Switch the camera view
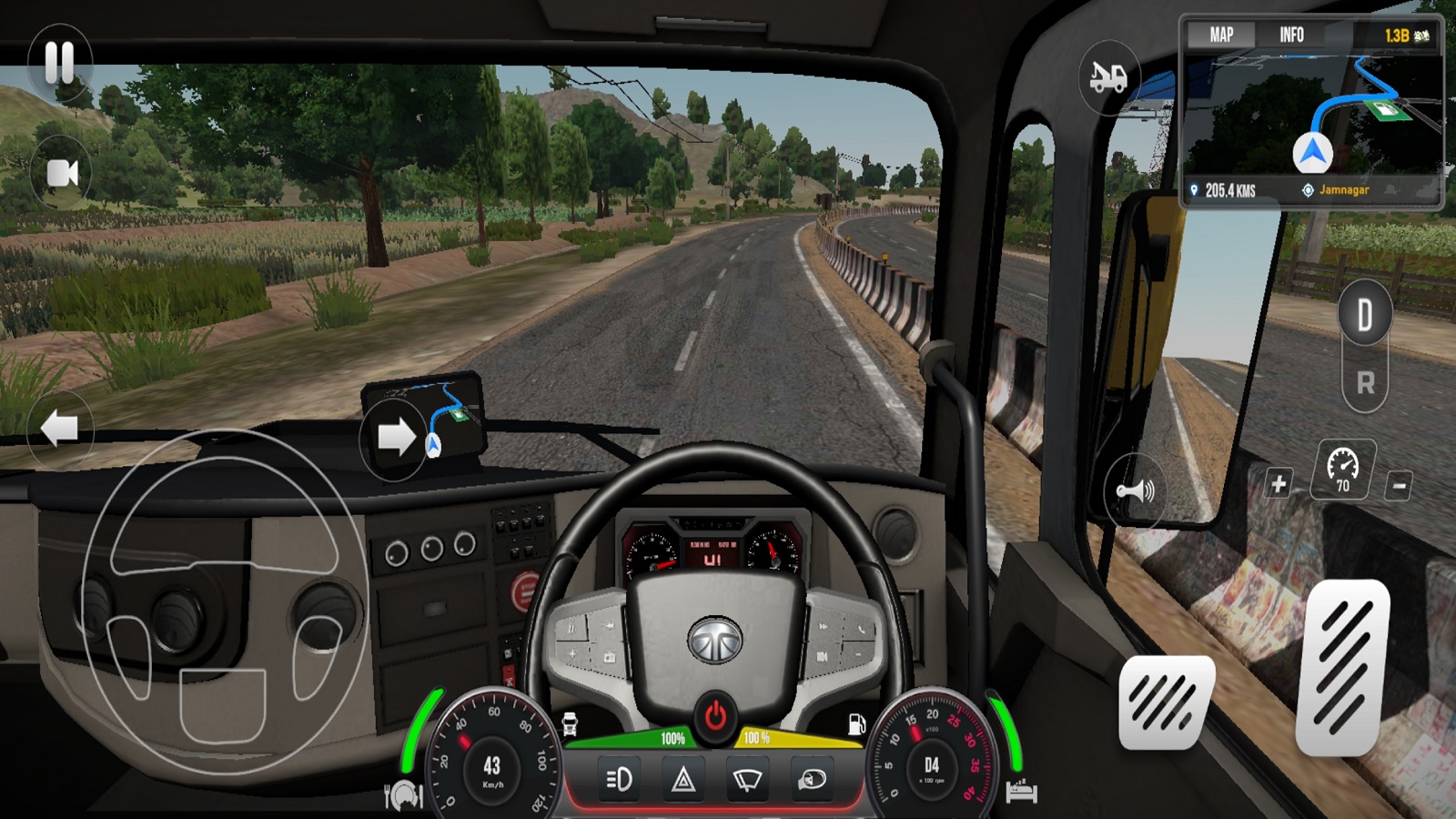1456x819 pixels. 62,173
